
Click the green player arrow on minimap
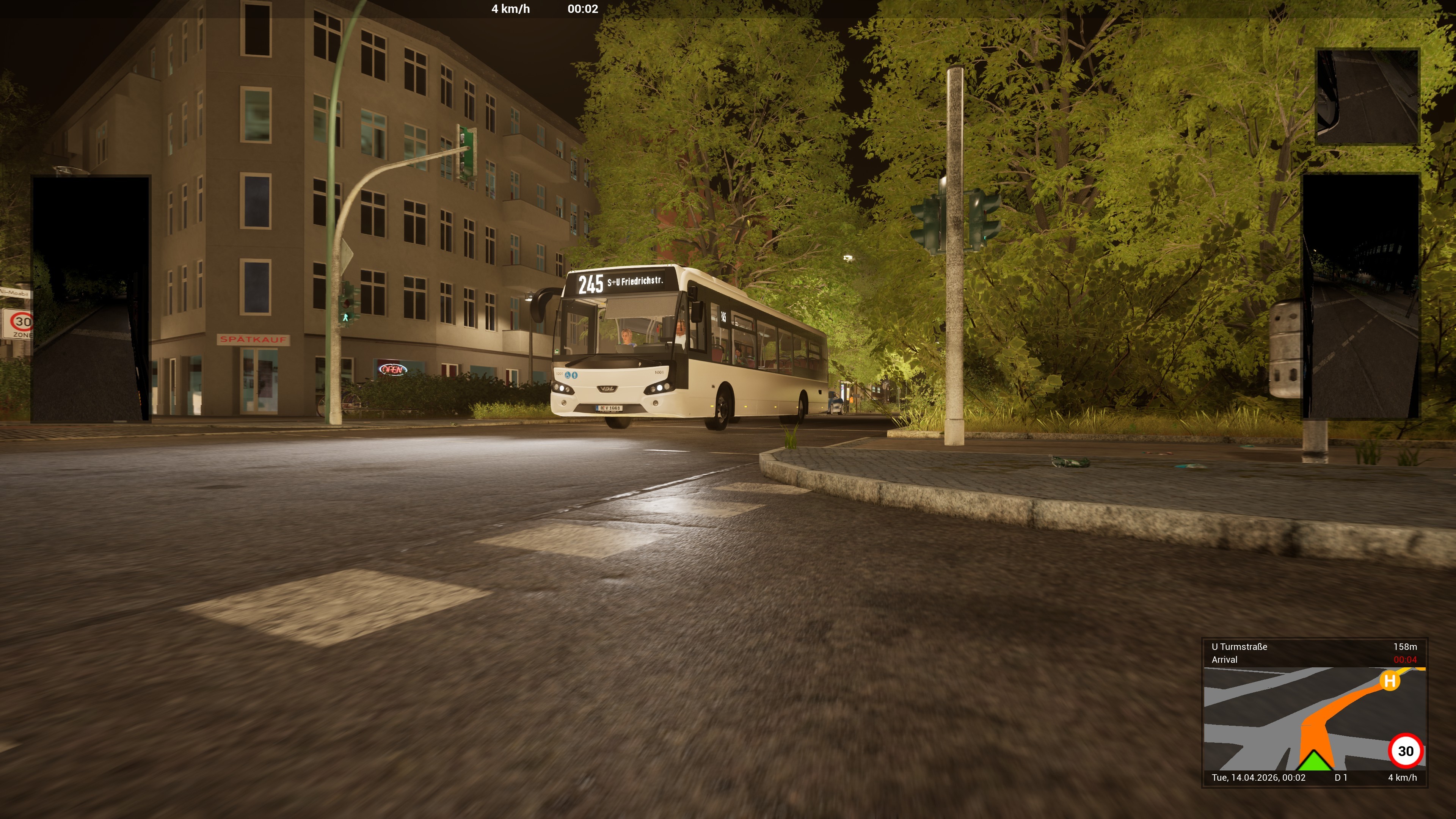coord(1314,761)
